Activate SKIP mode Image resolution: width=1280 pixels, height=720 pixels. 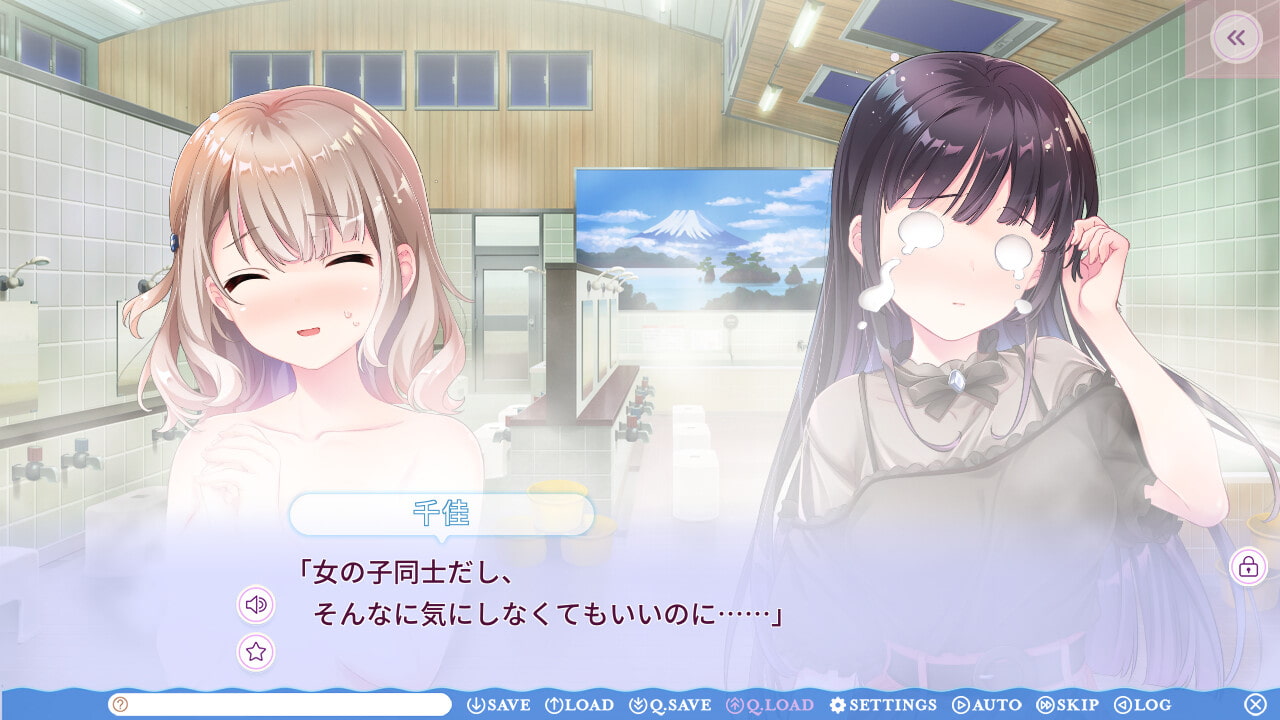pos(1068,705)
